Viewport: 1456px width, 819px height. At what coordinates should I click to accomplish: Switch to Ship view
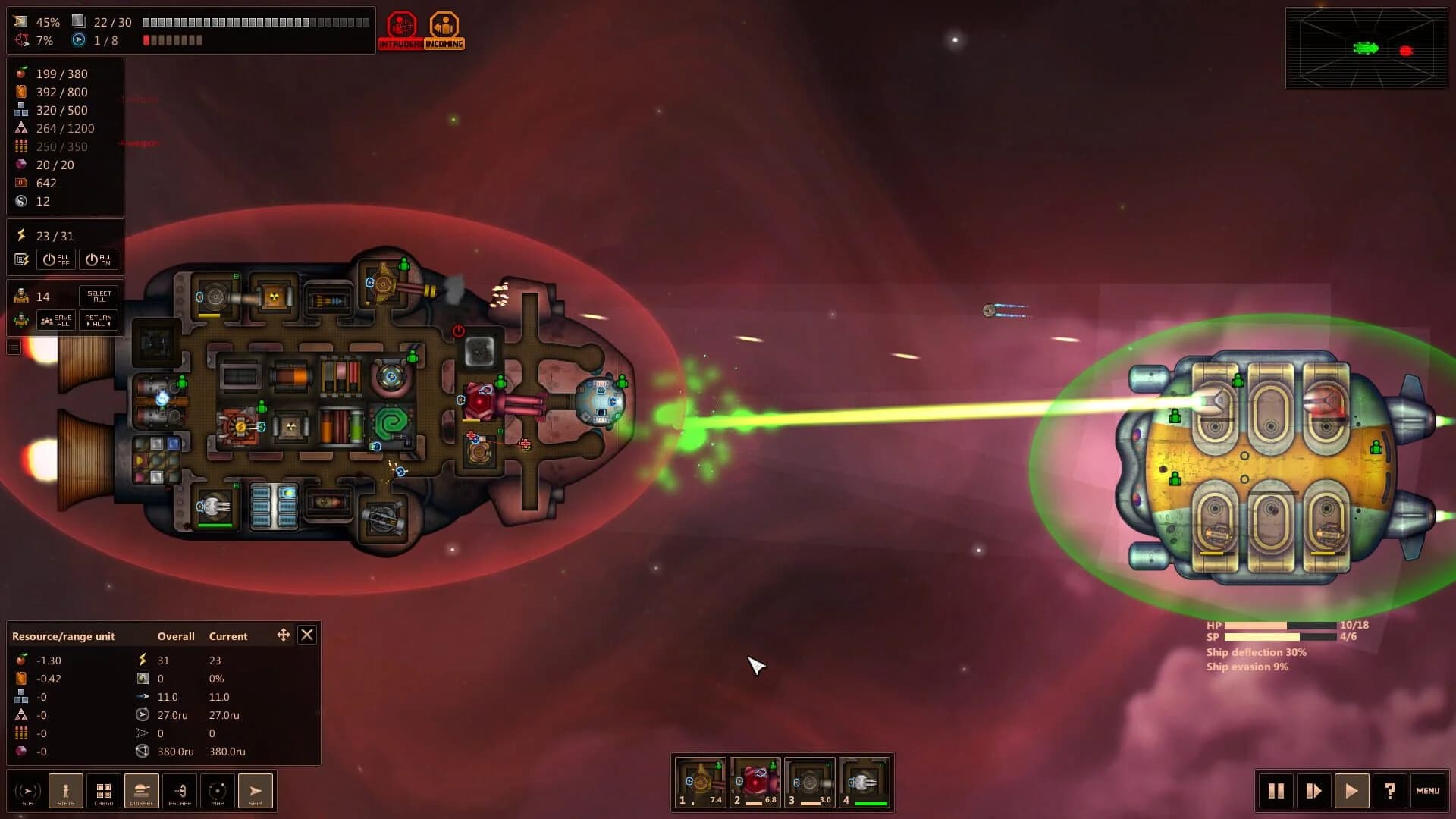pos(256,791)
